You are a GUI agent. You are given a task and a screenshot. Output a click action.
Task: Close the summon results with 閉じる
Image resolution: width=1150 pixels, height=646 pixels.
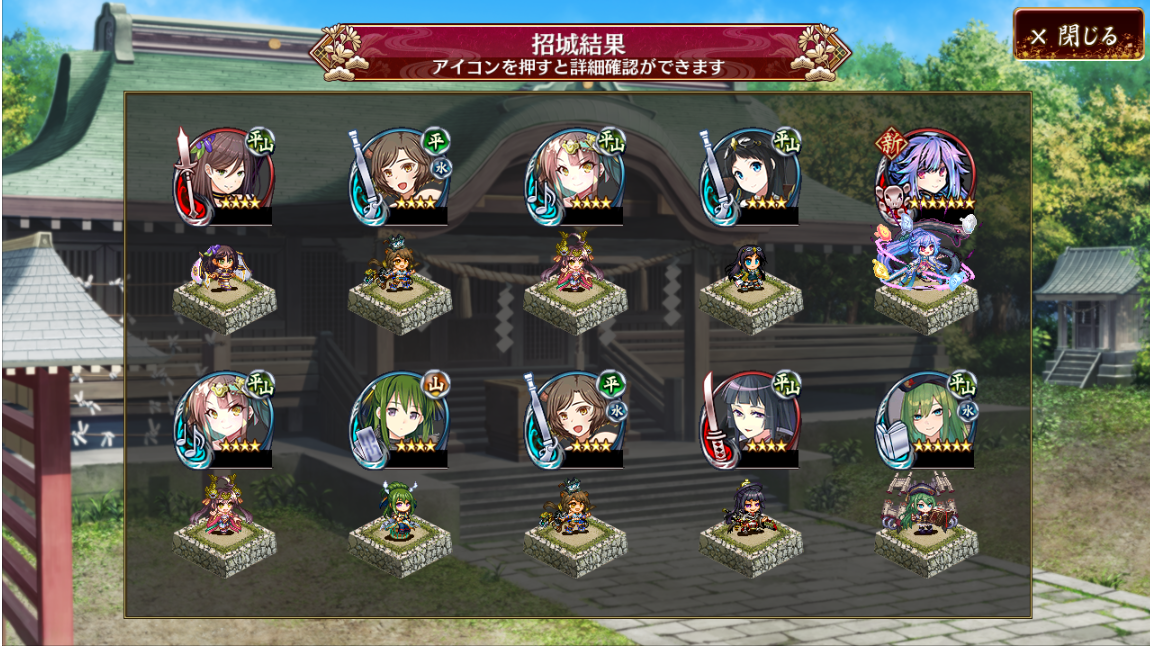click(1078, 36)
